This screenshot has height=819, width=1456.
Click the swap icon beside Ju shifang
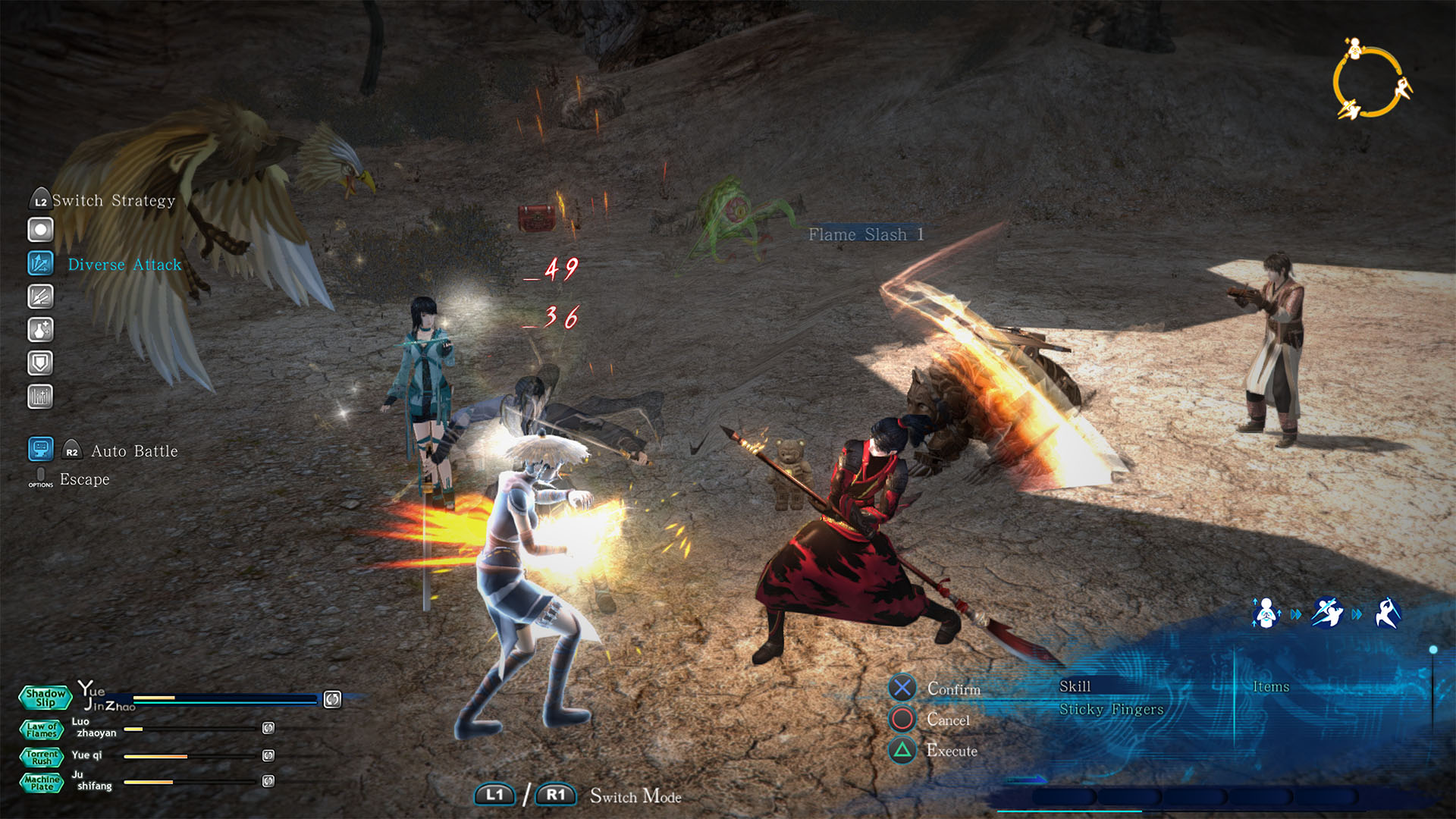tap(268, 781)
